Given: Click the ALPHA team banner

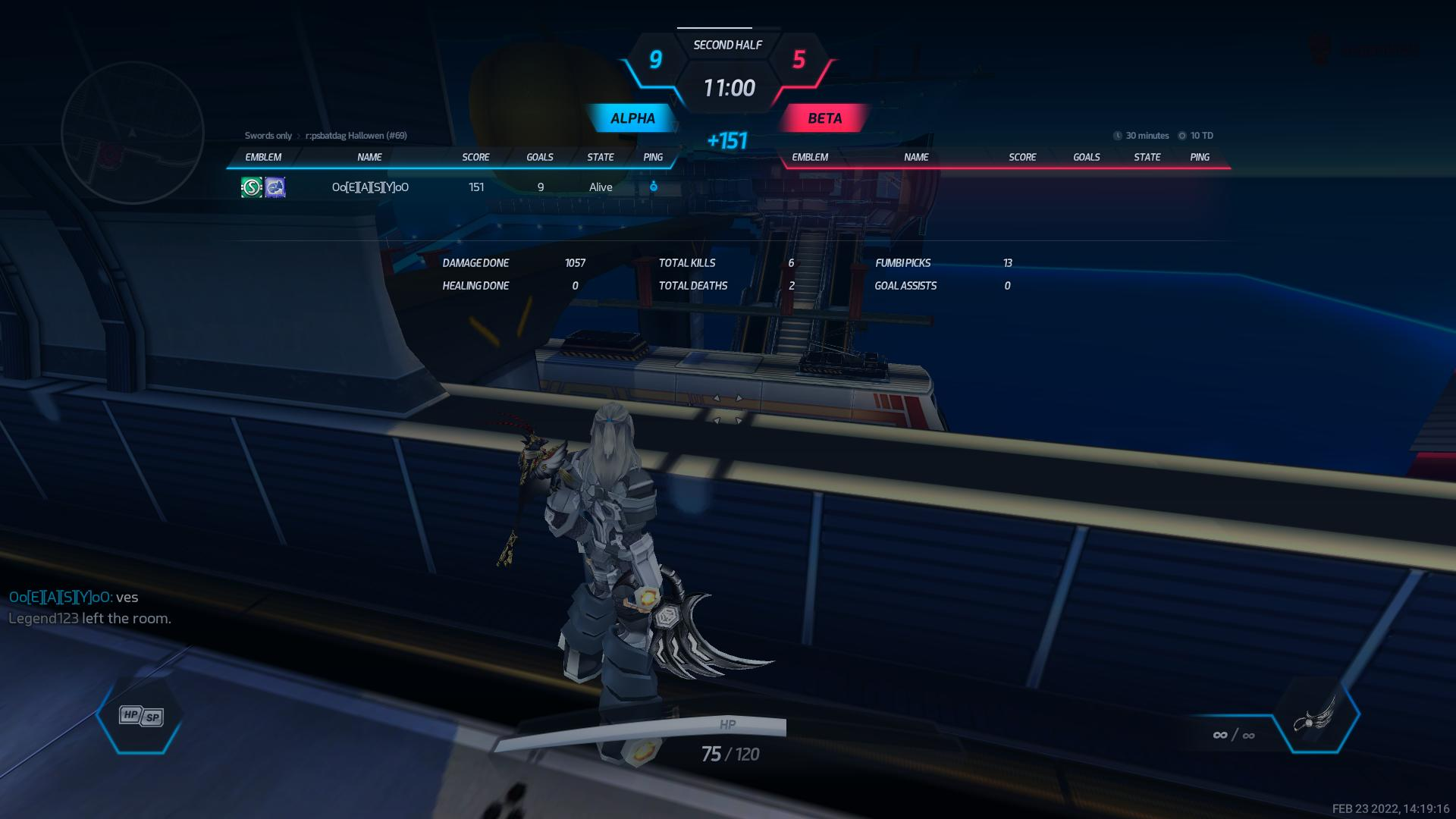Looking at the screenshot, I should click(632, 118).
